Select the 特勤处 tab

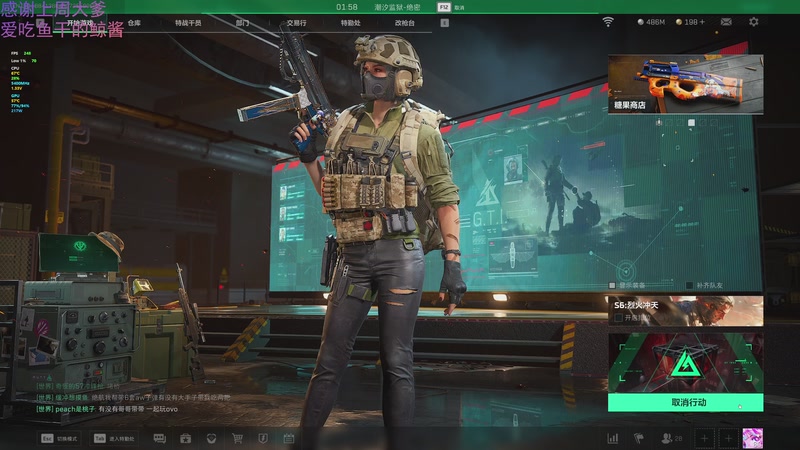click(x=350, y=21)
